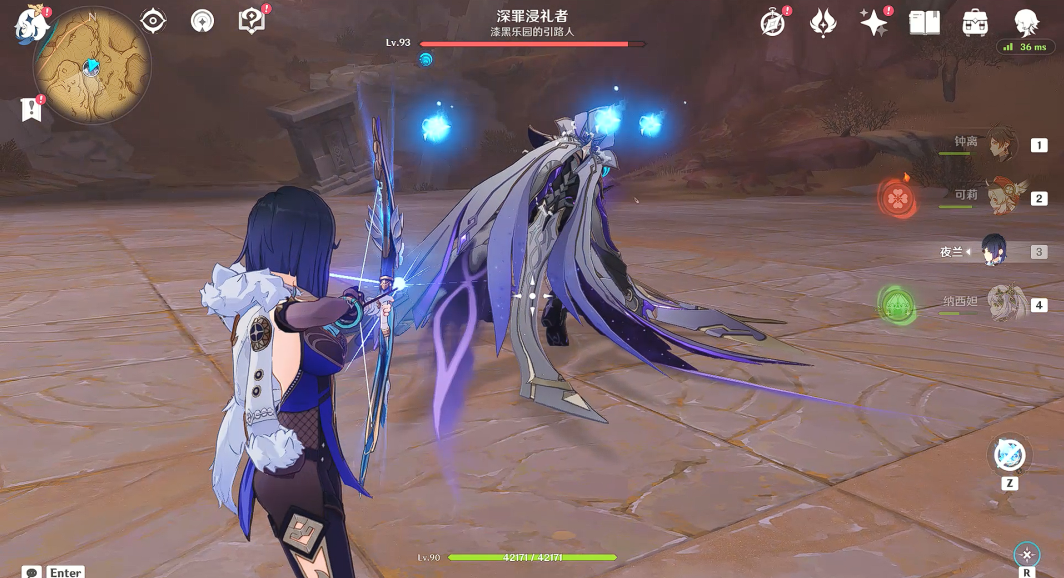The height and width of the screenshot is (578, 1064).
Task: Use the gadget icon above Z
Action: pos(1009,455)
